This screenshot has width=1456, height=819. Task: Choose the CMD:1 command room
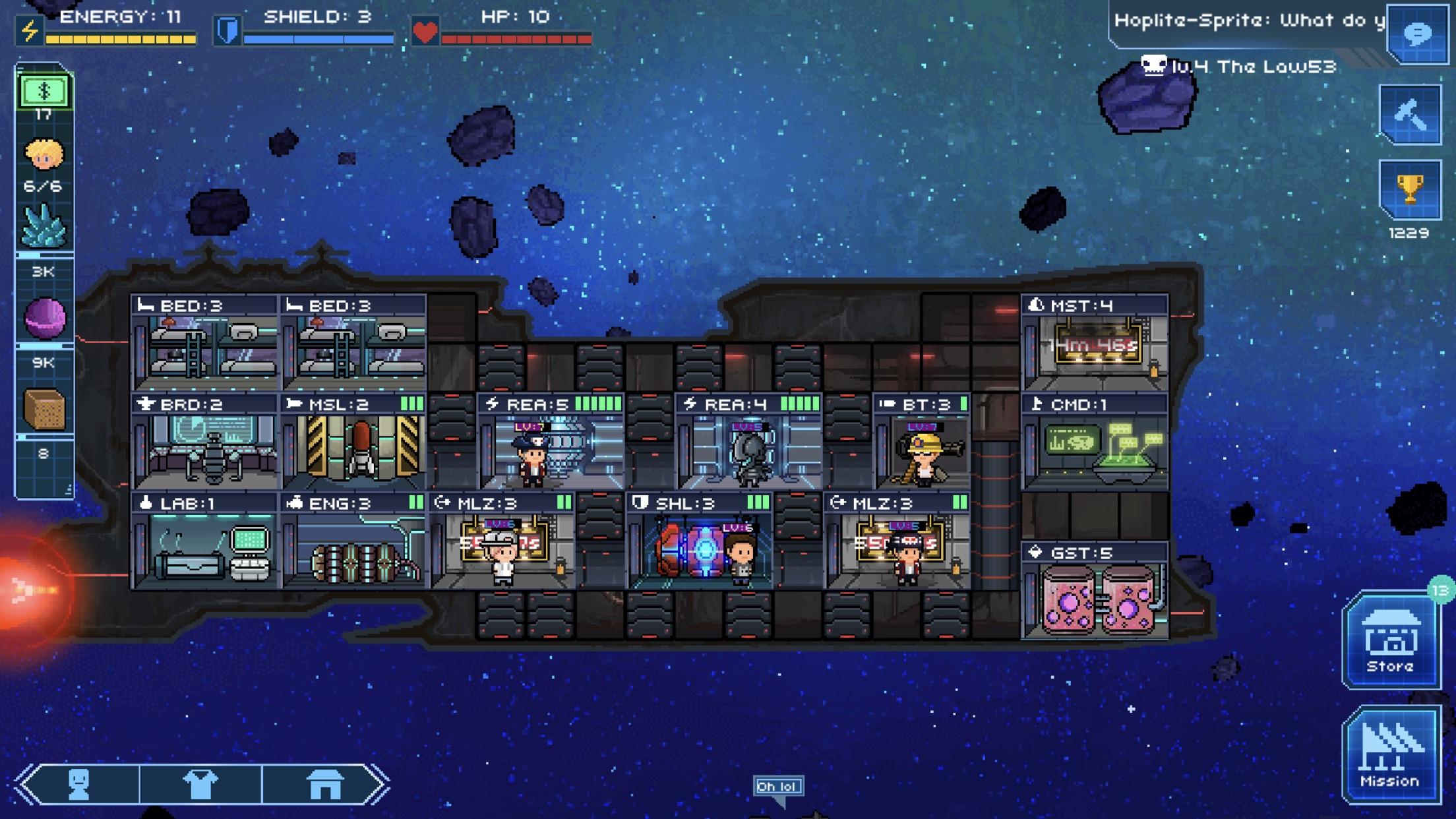[1095, 442]
